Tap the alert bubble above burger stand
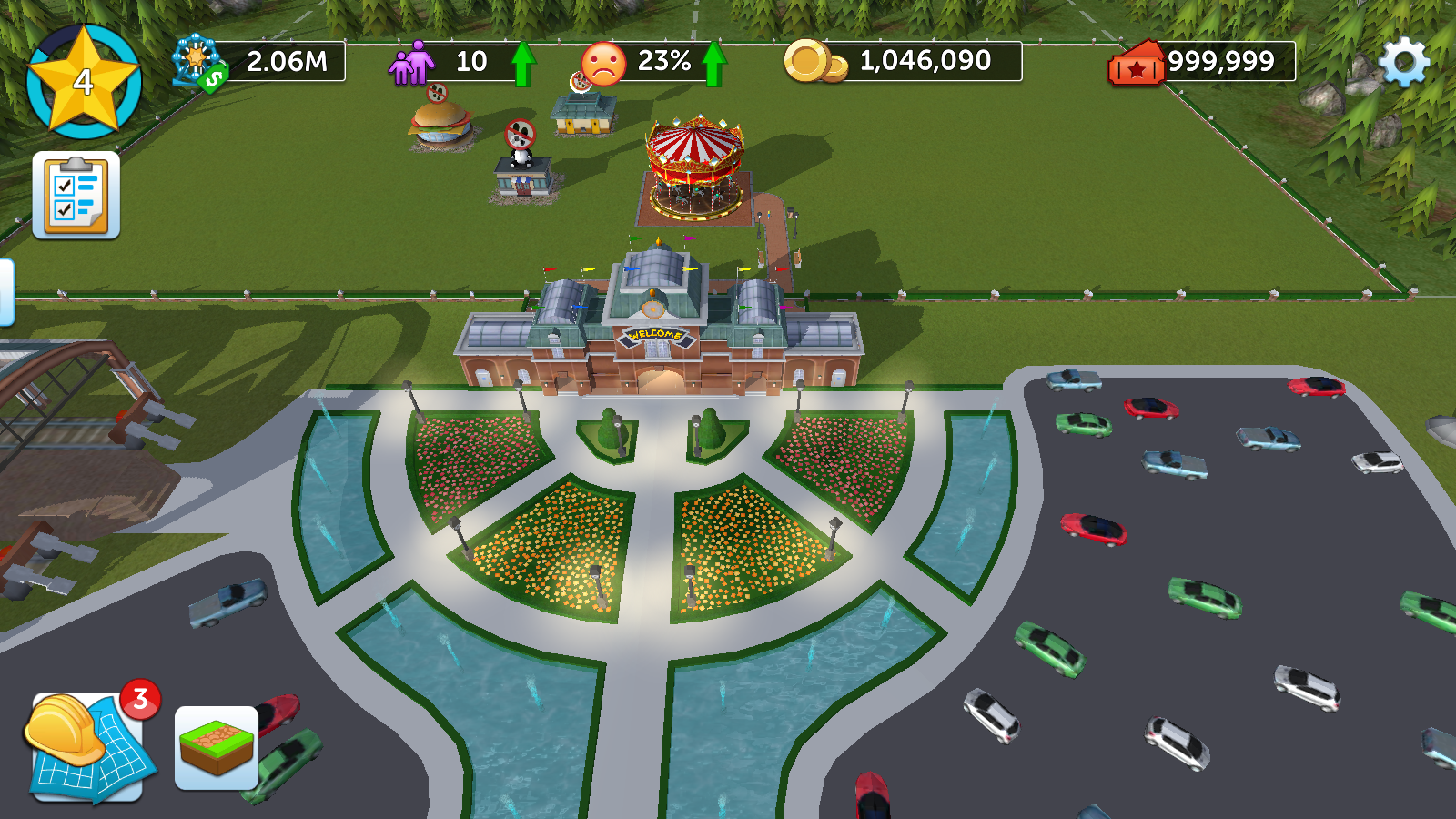The width and height of the screenshot is (1456, 819). 437,92
